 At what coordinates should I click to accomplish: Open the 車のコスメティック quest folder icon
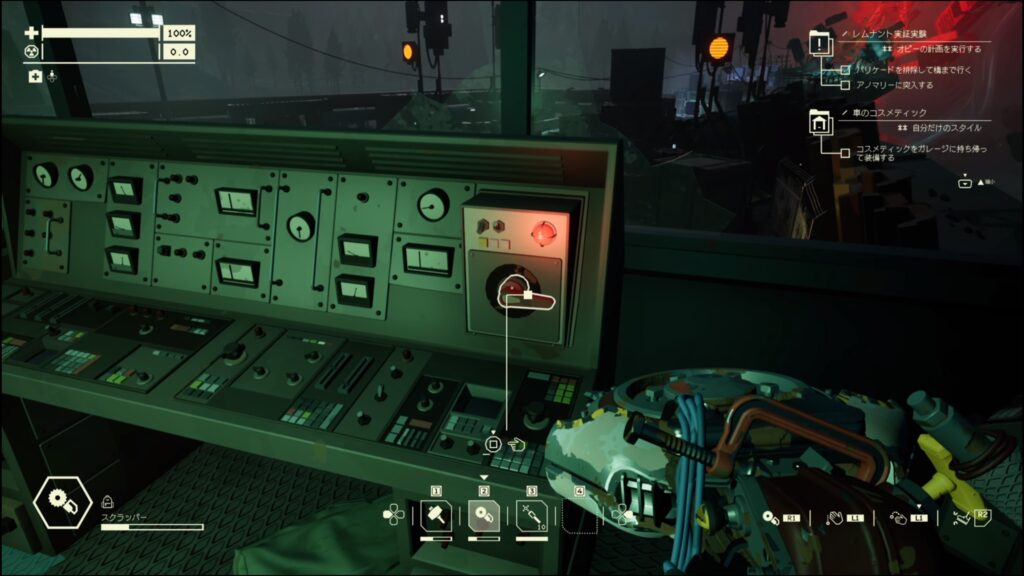[x=820, y=124]
